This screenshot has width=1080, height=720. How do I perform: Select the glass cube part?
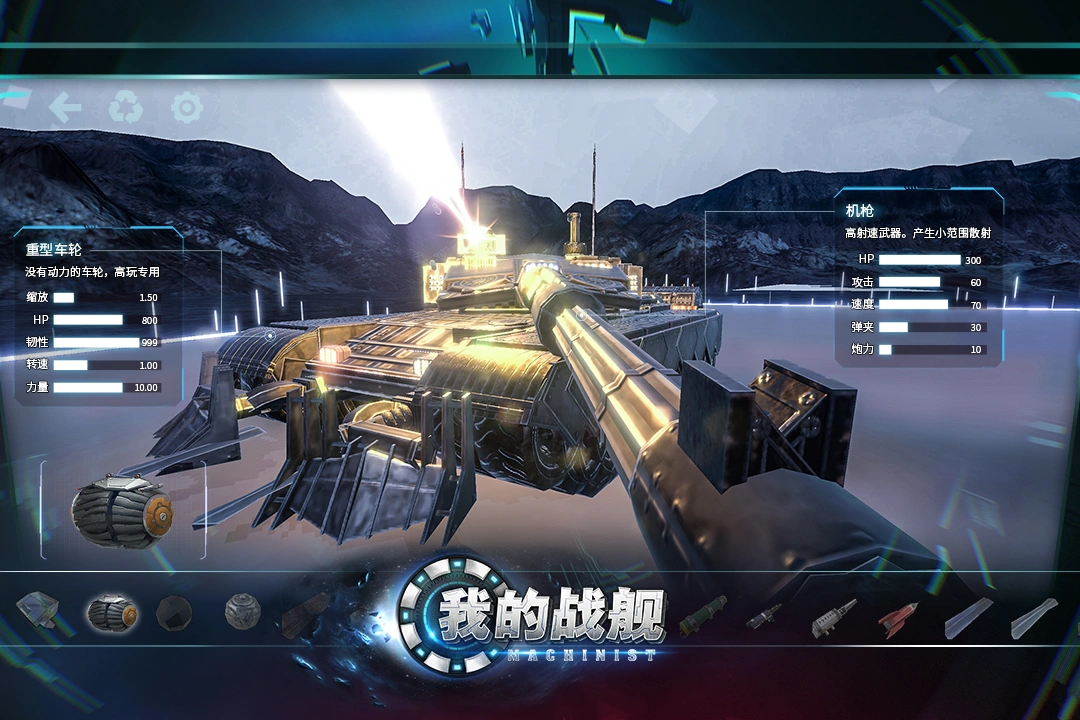pos(39,609)
